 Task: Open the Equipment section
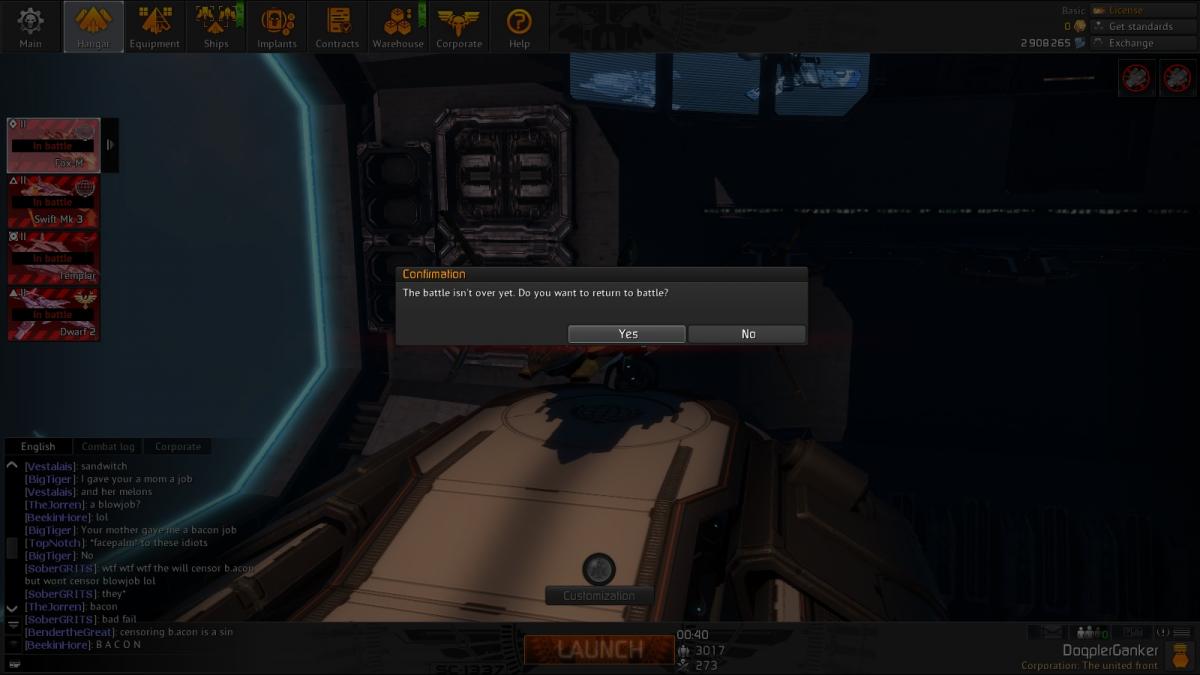tap(155, 27)
